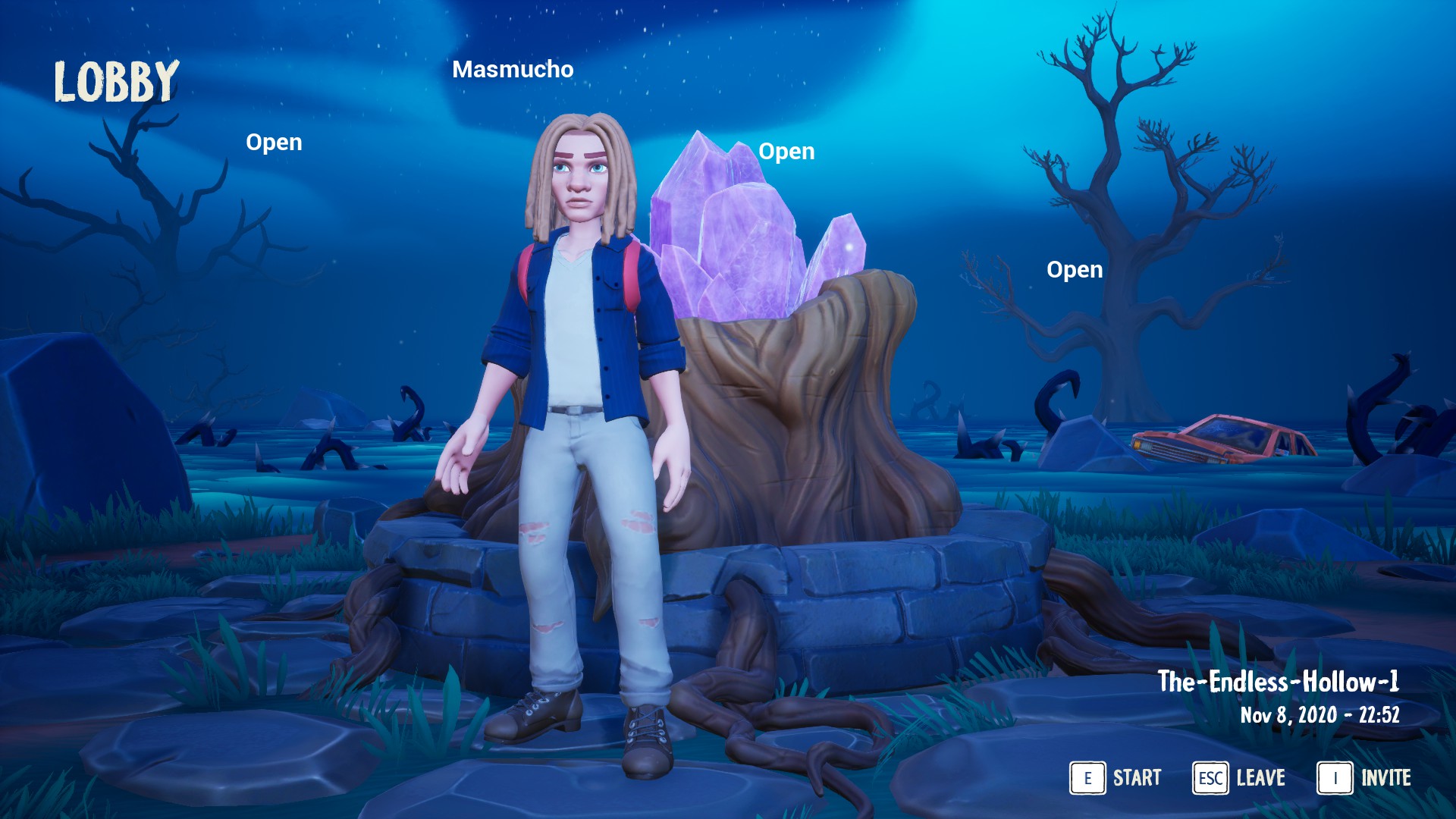Image resolution: width=1456 pixels, height=819 pixels.
Task: Select the Masmucho player name label
Action: coord(513,69)
